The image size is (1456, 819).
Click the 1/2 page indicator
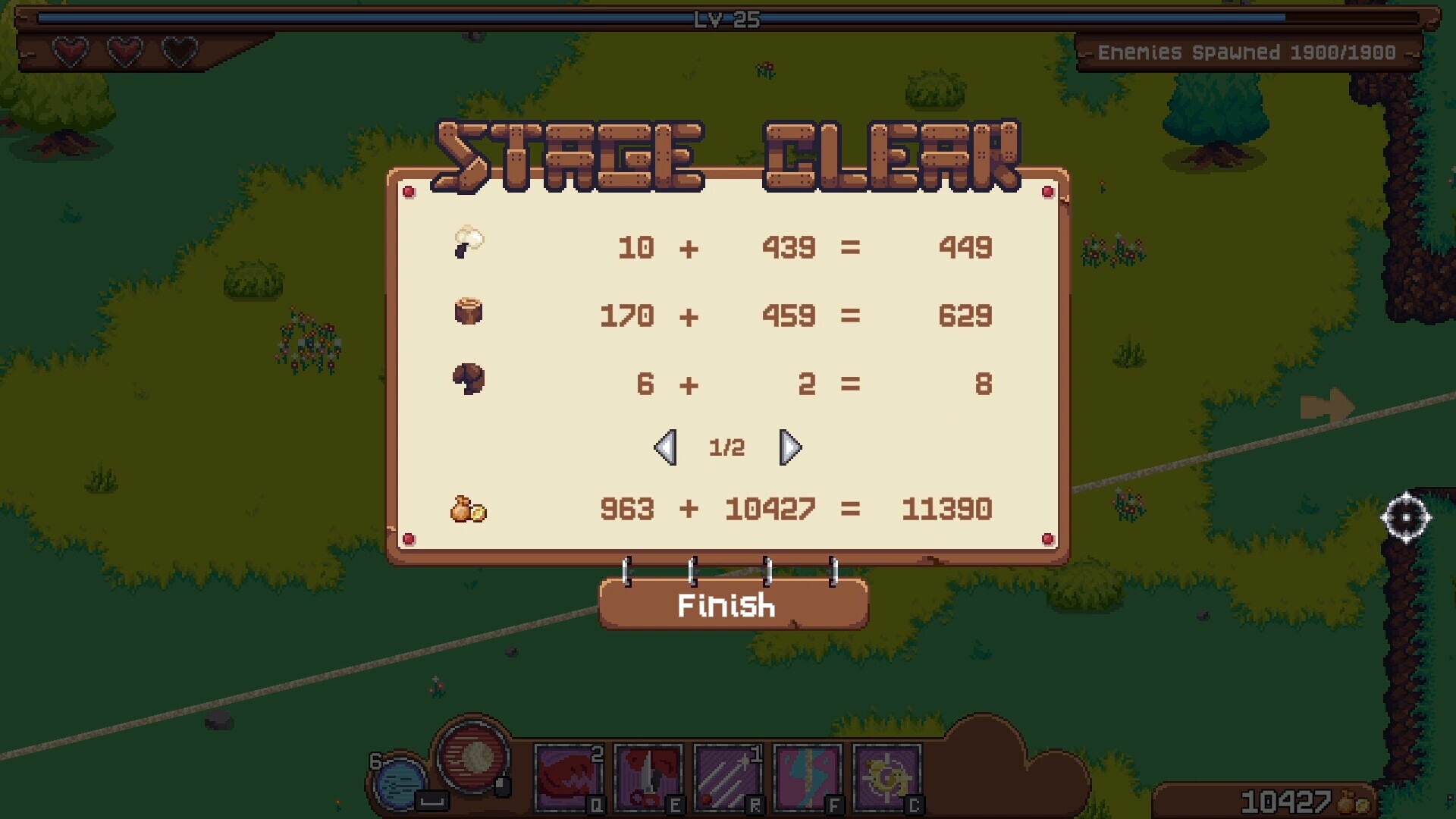[726, 447]
